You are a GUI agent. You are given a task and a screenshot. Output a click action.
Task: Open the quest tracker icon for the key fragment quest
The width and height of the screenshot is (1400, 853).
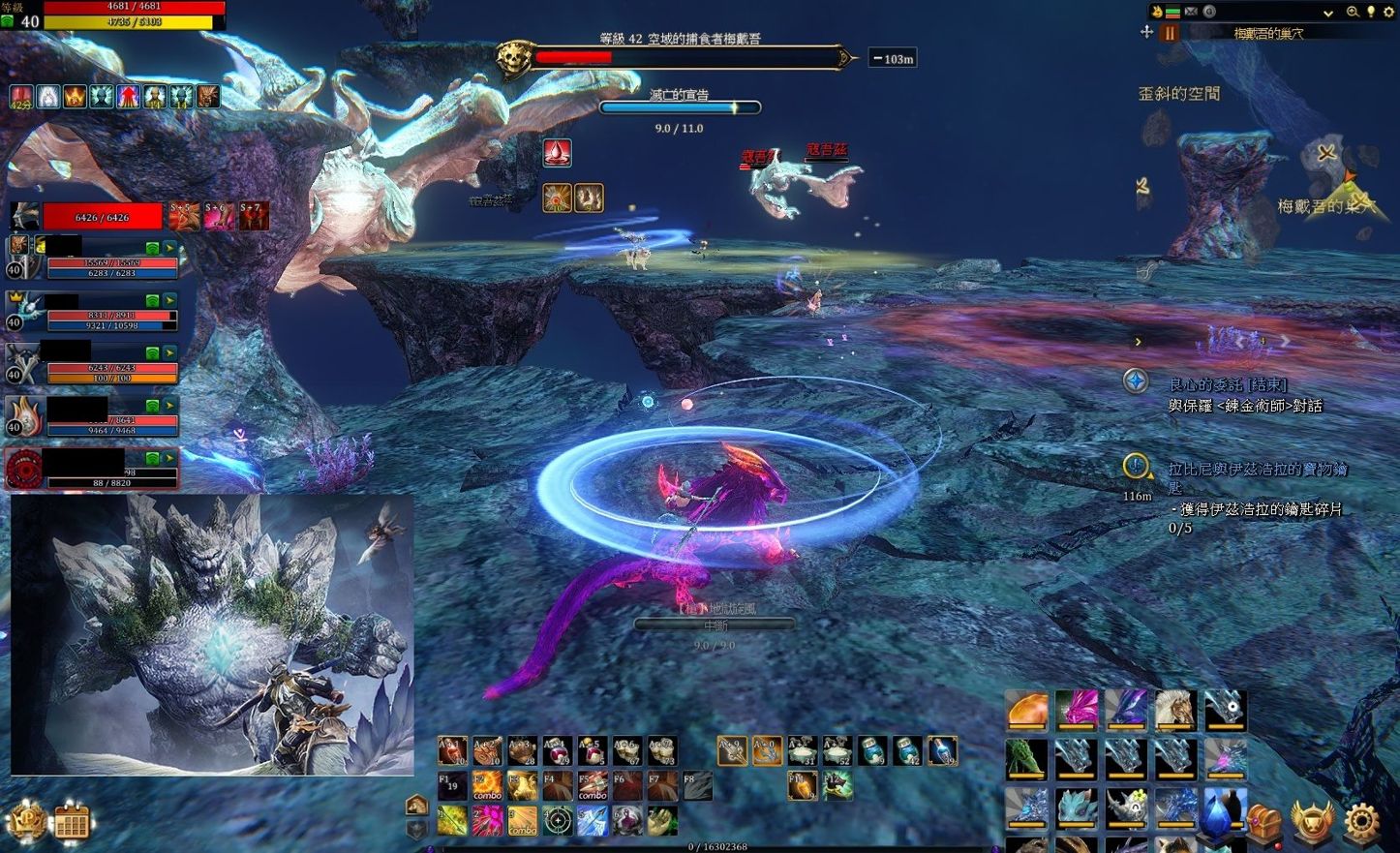(1136, 467)
